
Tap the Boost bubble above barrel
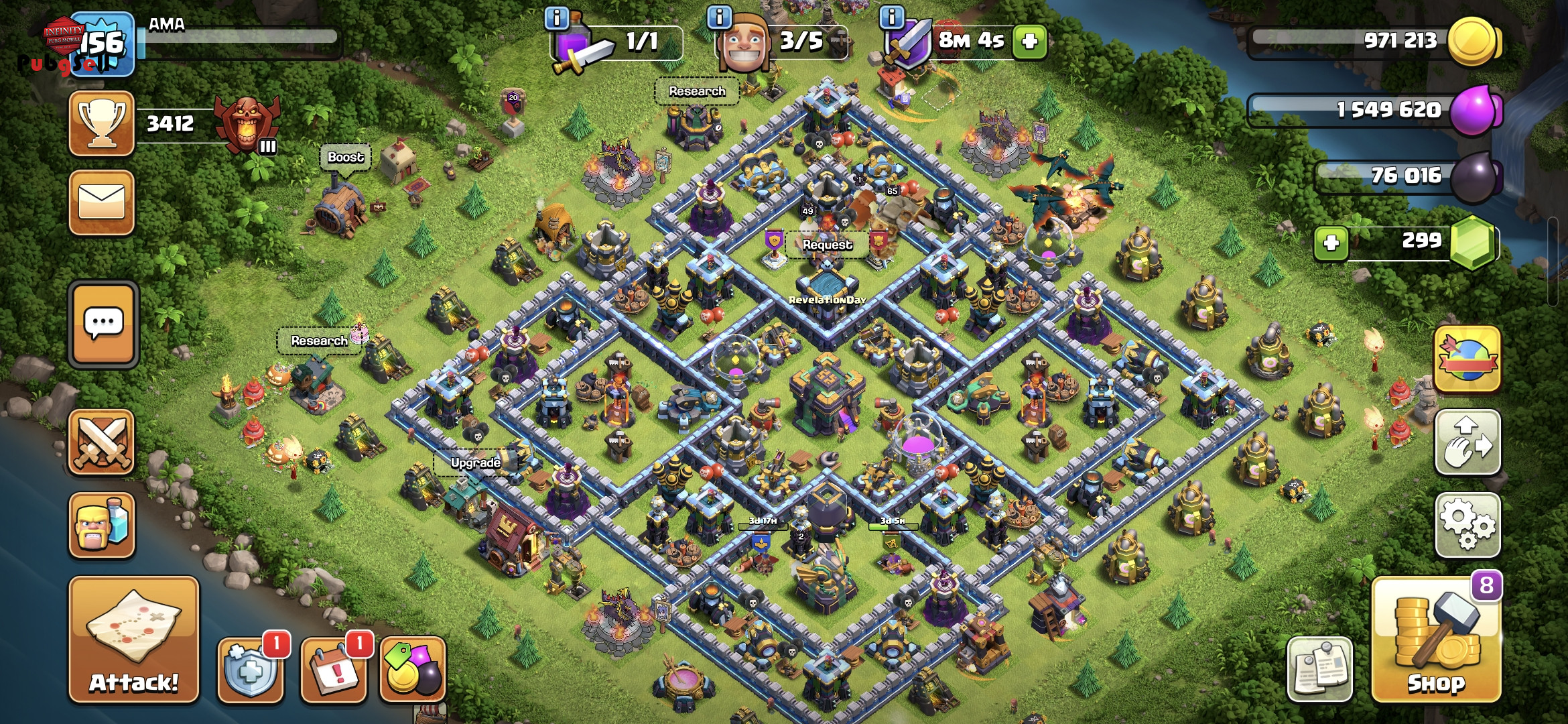[x=345, y=158]
